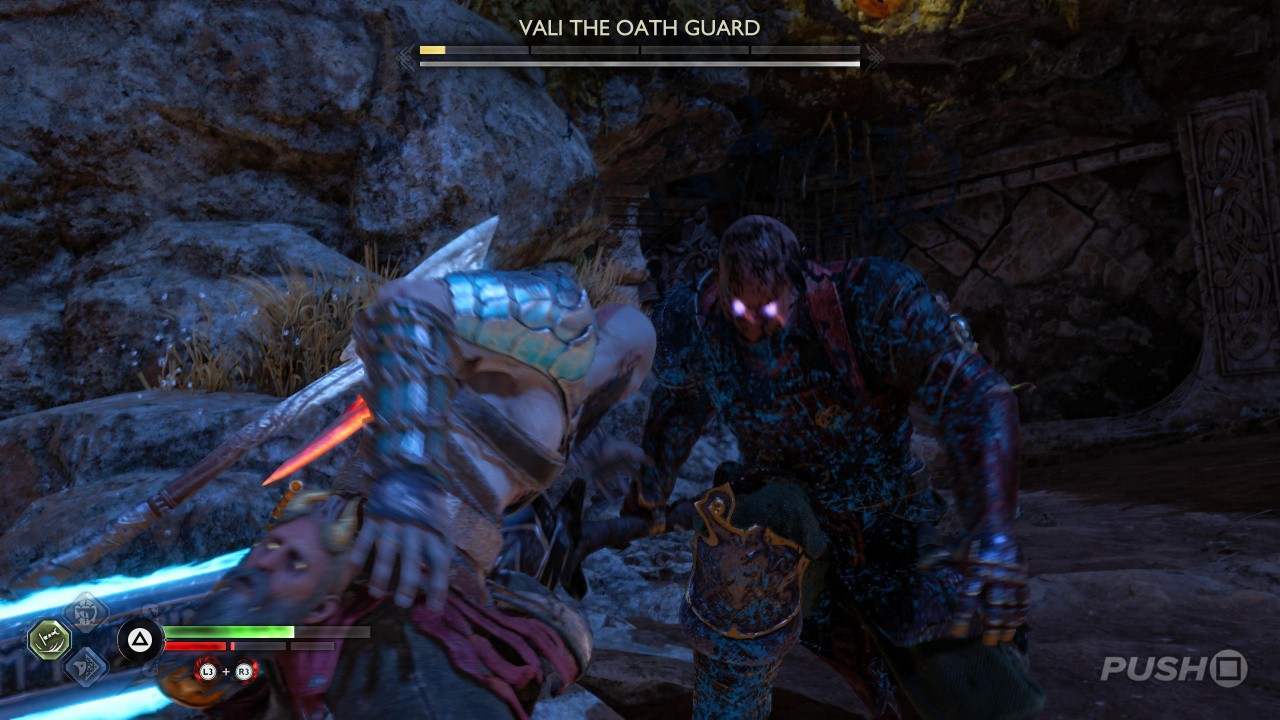Viewport: 1280px width, 720px height.
Task: Click the bear companion diamond icon
Action: (x=85, y=612)
